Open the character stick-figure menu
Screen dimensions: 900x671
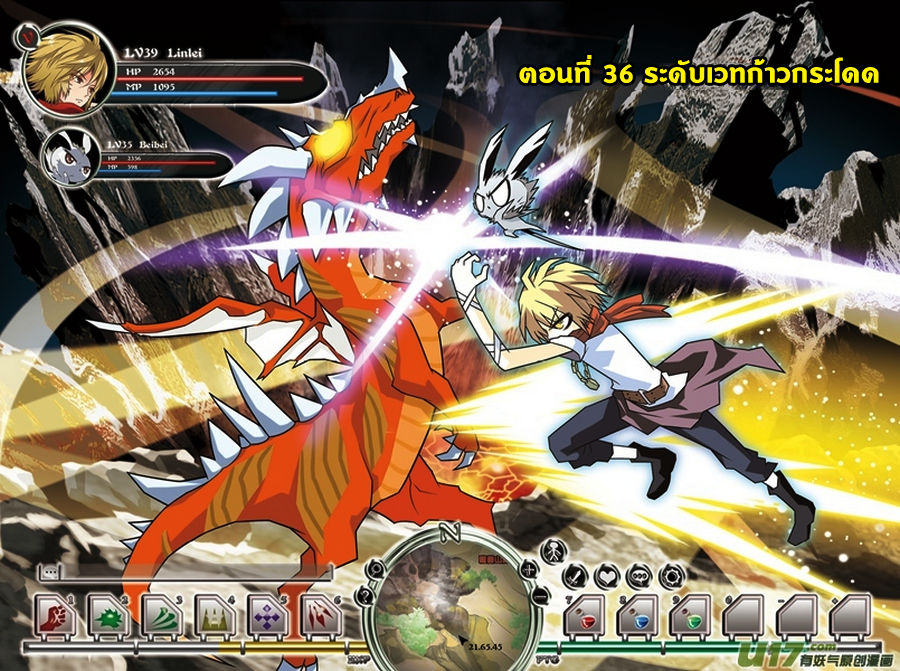552,550
